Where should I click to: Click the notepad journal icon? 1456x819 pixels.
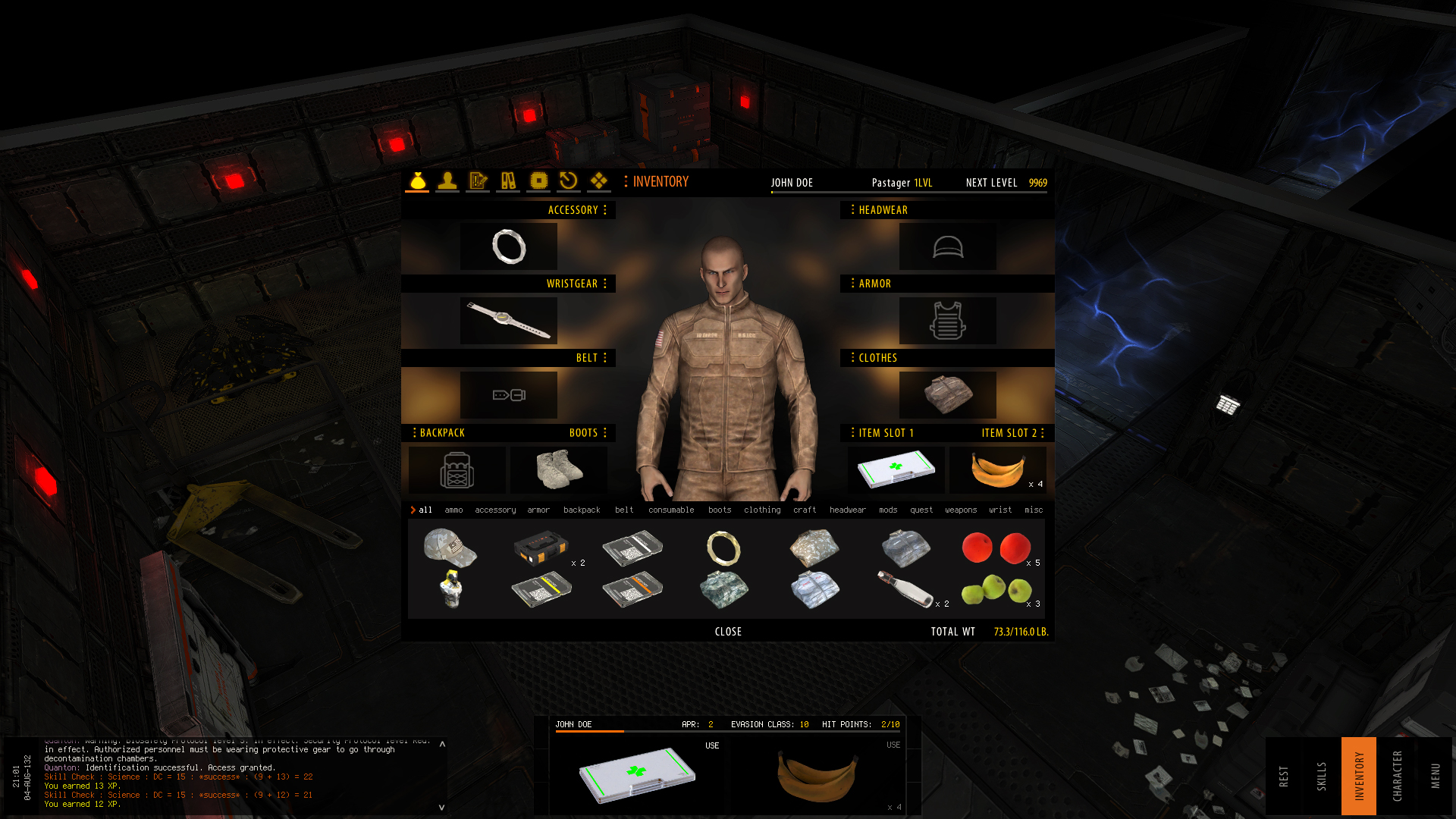coord(477,181)
